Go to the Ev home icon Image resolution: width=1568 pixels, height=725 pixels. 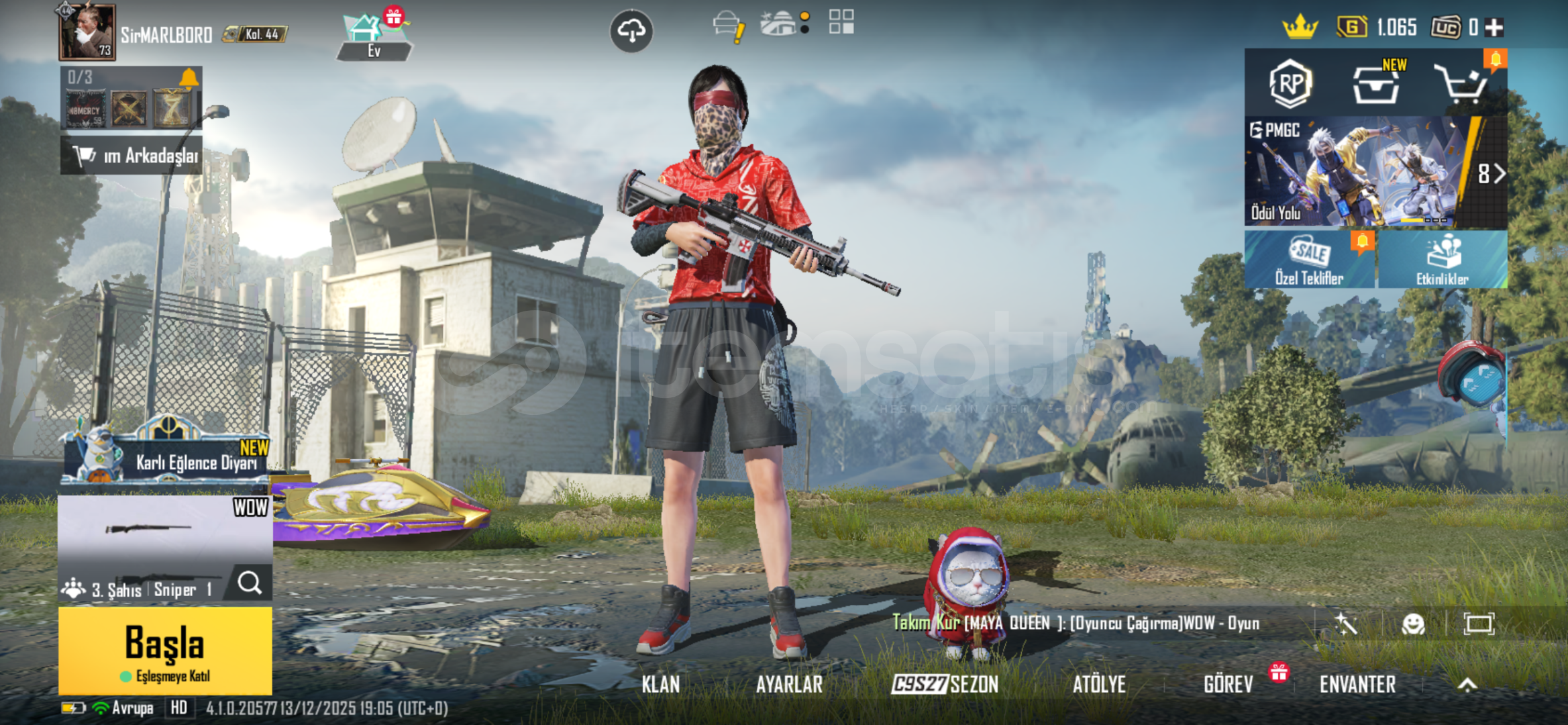tap(373, 38)
